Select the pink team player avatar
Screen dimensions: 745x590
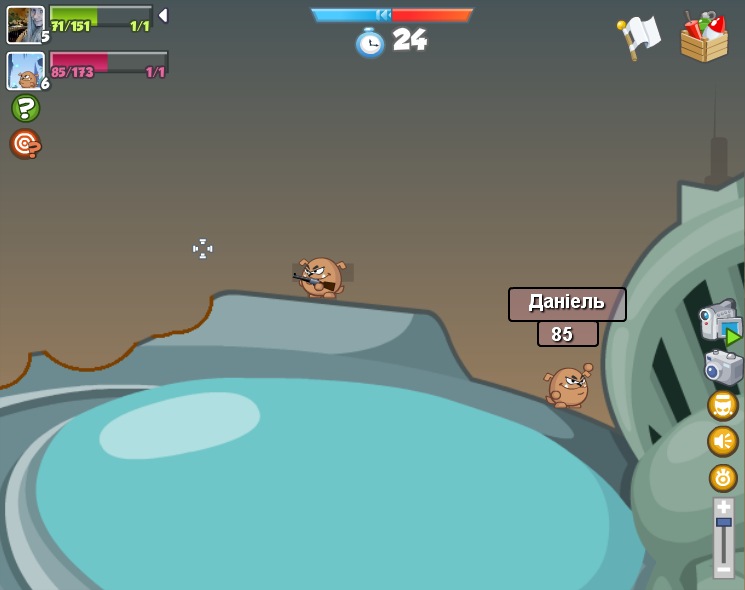[25, 71]
